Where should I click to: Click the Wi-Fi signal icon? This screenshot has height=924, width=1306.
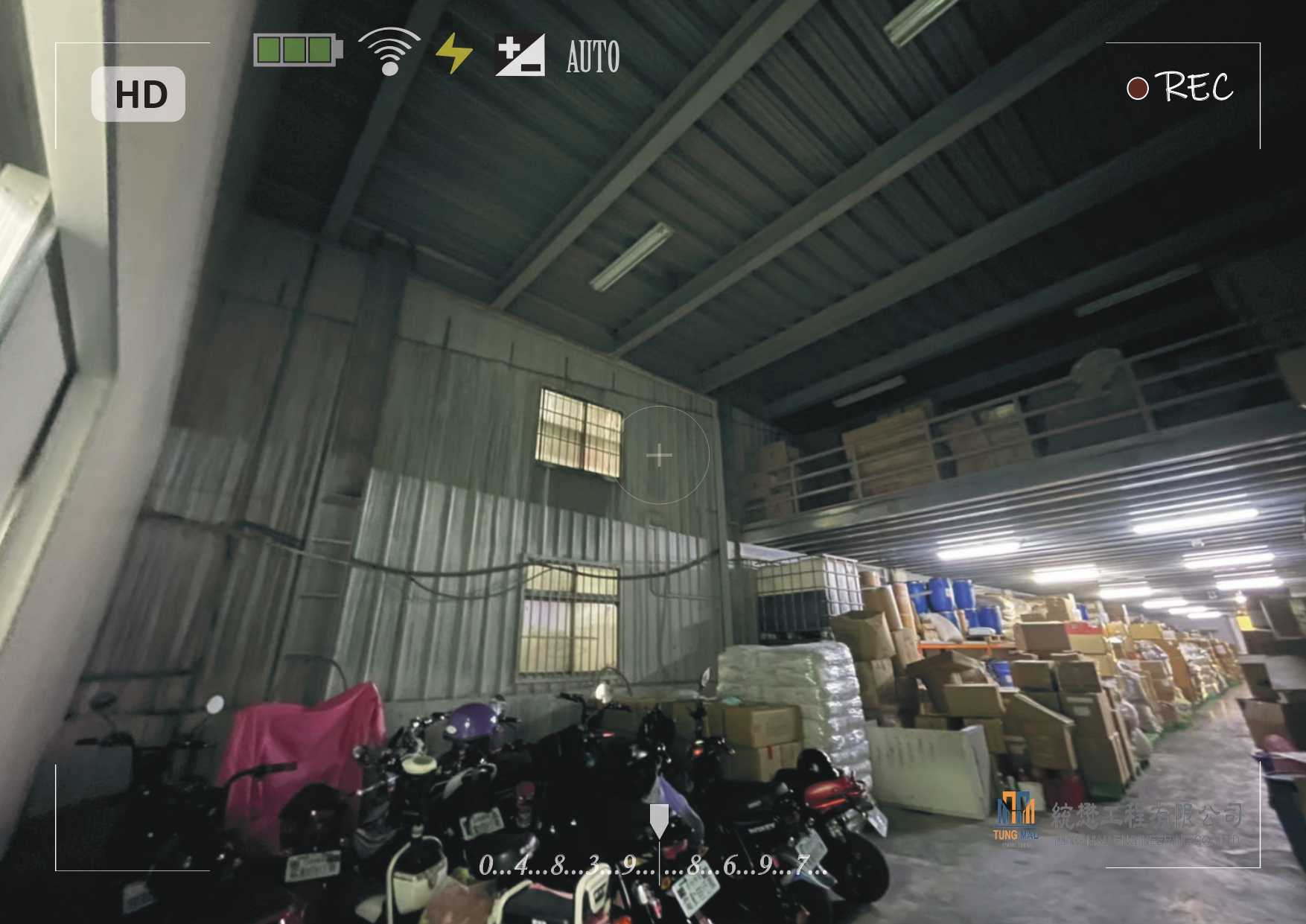click(389, 51)
